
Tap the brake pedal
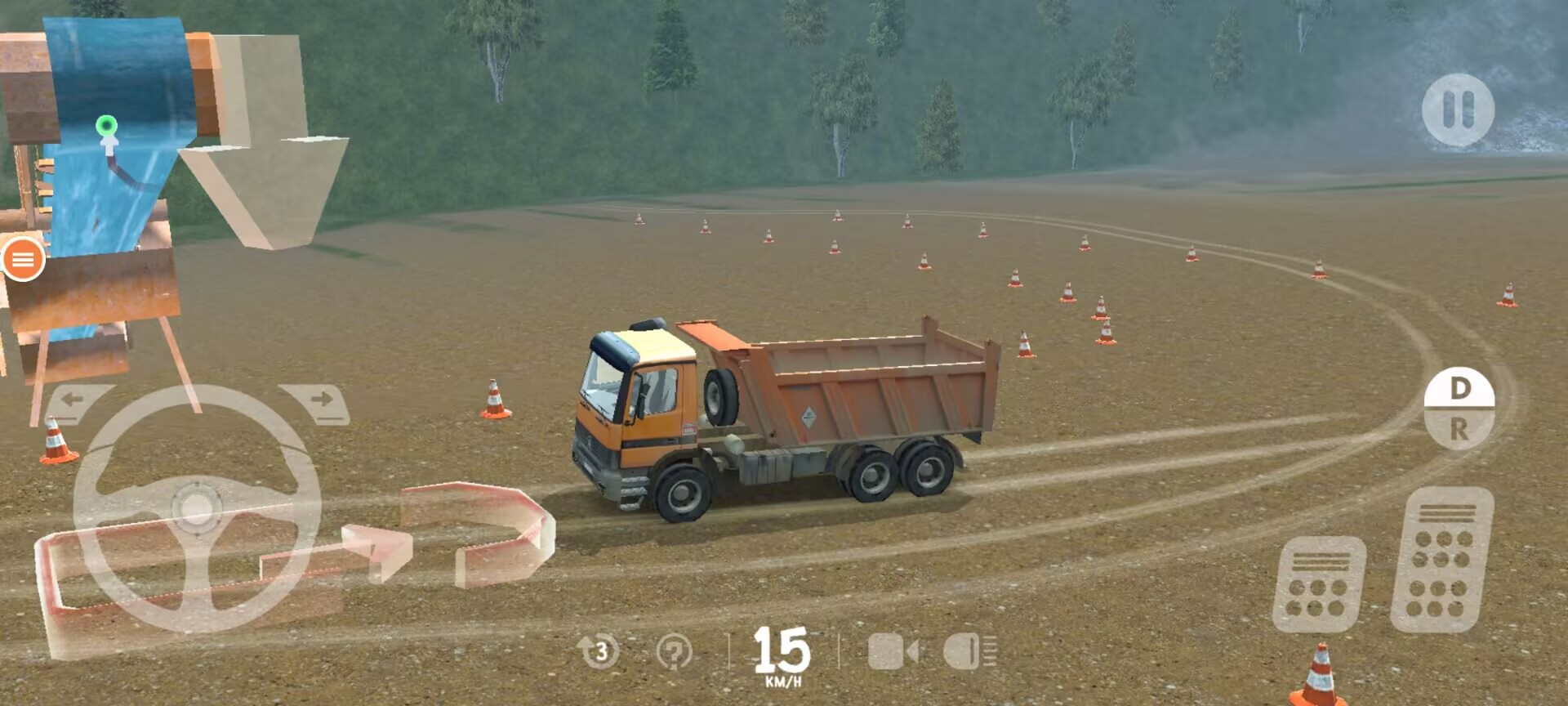pyautogui.click(x=1318, y=585)
